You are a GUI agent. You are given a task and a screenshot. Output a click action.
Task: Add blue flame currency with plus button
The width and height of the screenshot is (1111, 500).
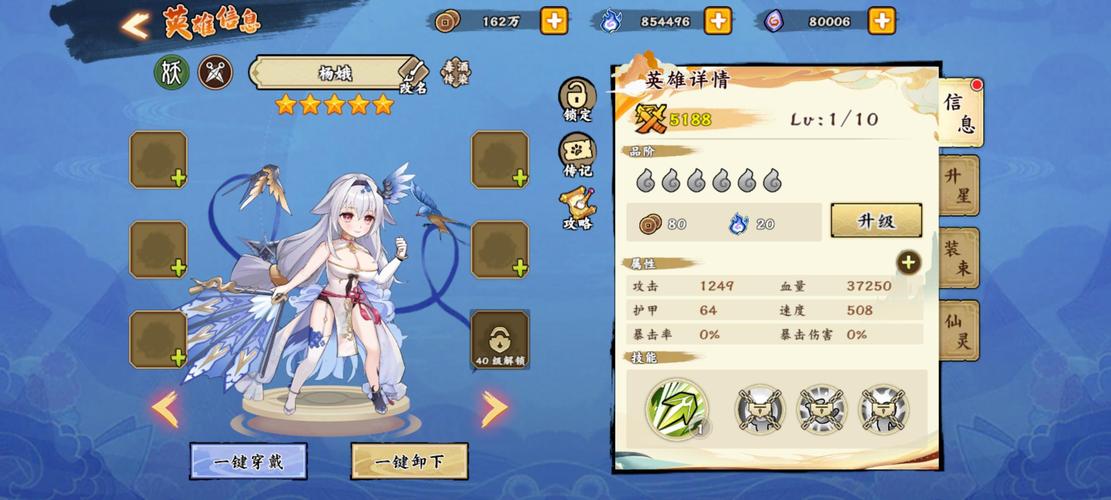pyautogui.click(x=717, y=21)
